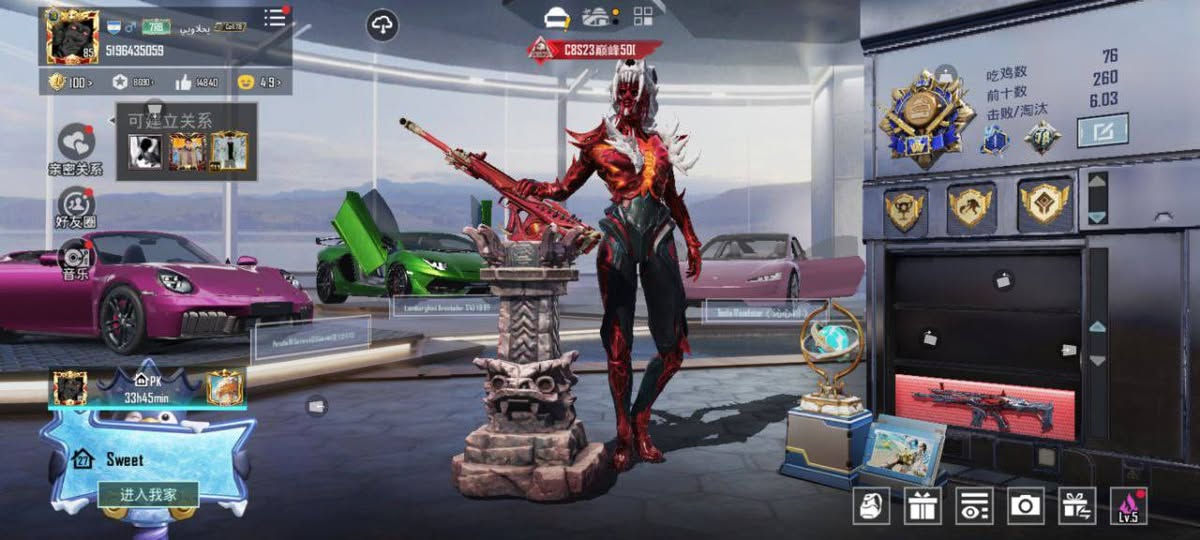Open the helmet character icon in bottom bar

(871, 506)
